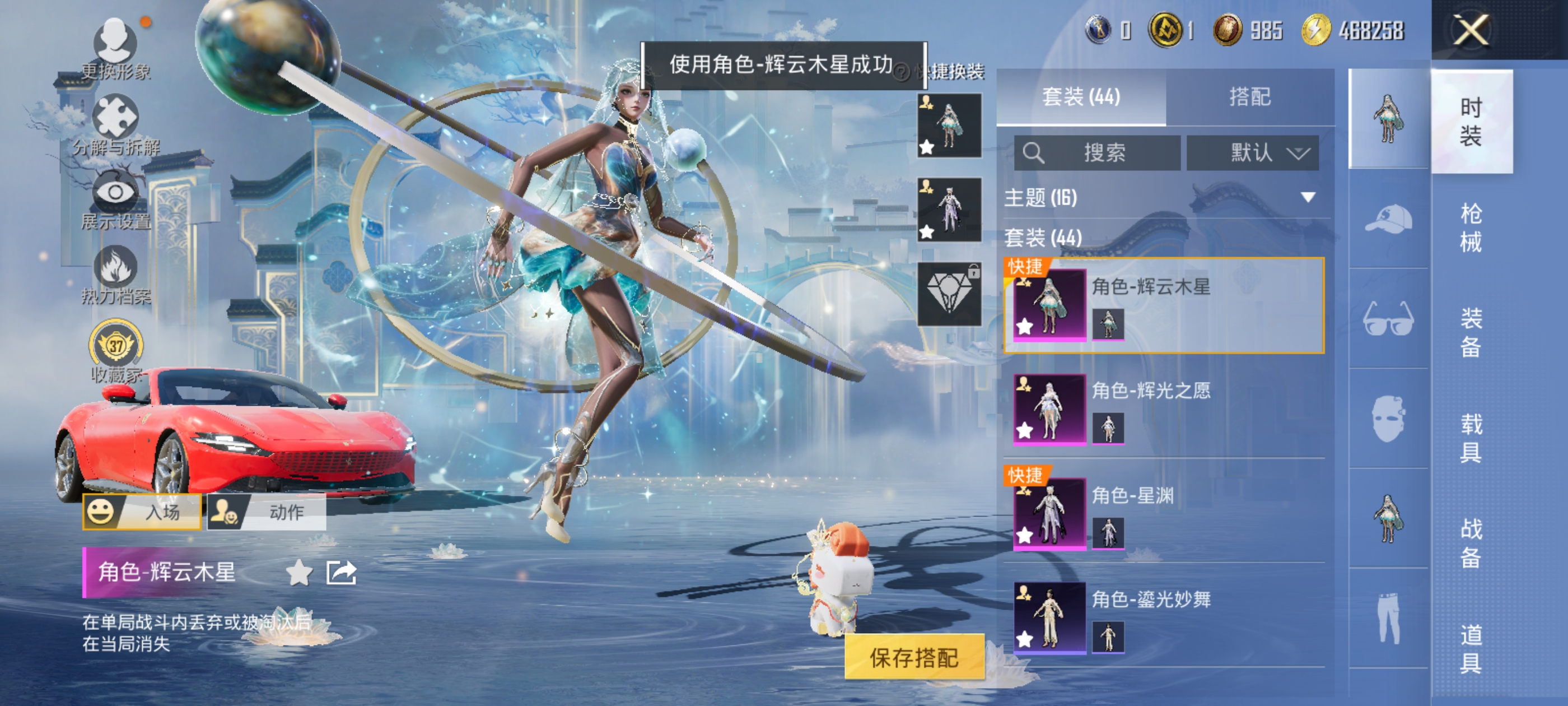This screenshot has height=706, width=1568.
Task: Switch to the 枪械 firearms category
Action: pyautogui.click(x=1471, y=227)
